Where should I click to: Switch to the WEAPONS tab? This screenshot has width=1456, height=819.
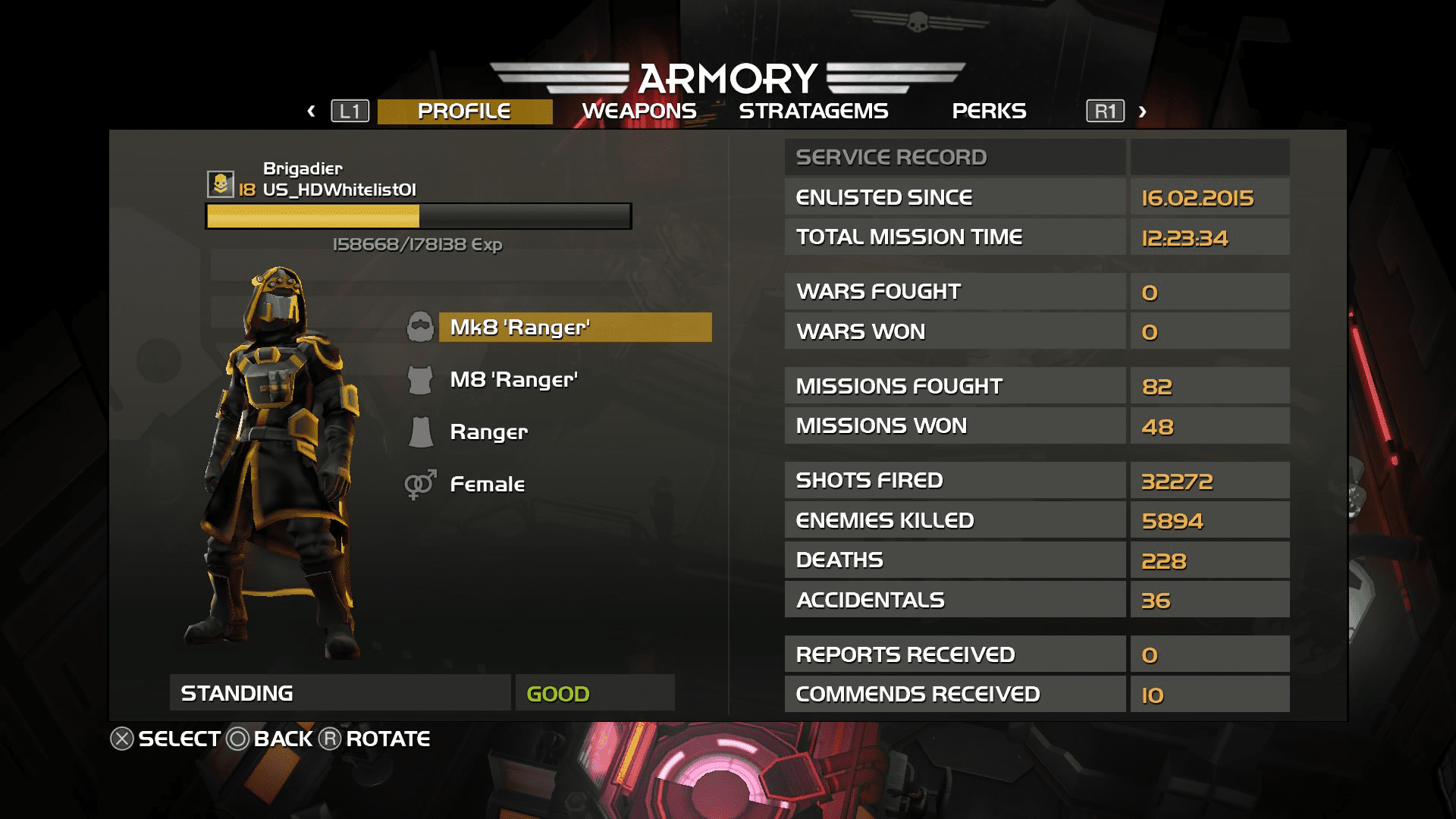tap(639, 111)
